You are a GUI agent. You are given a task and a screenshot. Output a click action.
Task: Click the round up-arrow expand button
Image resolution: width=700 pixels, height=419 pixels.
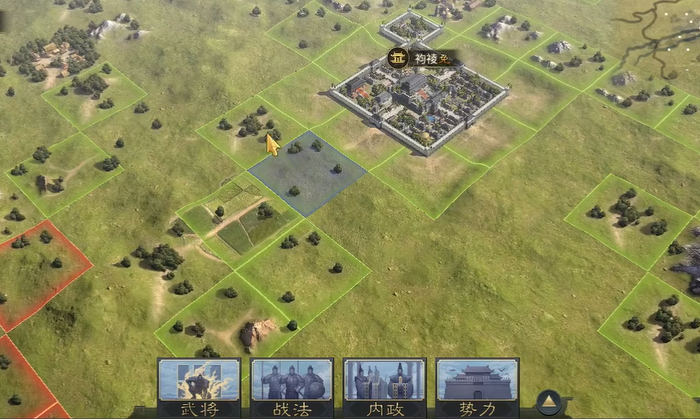547,402
